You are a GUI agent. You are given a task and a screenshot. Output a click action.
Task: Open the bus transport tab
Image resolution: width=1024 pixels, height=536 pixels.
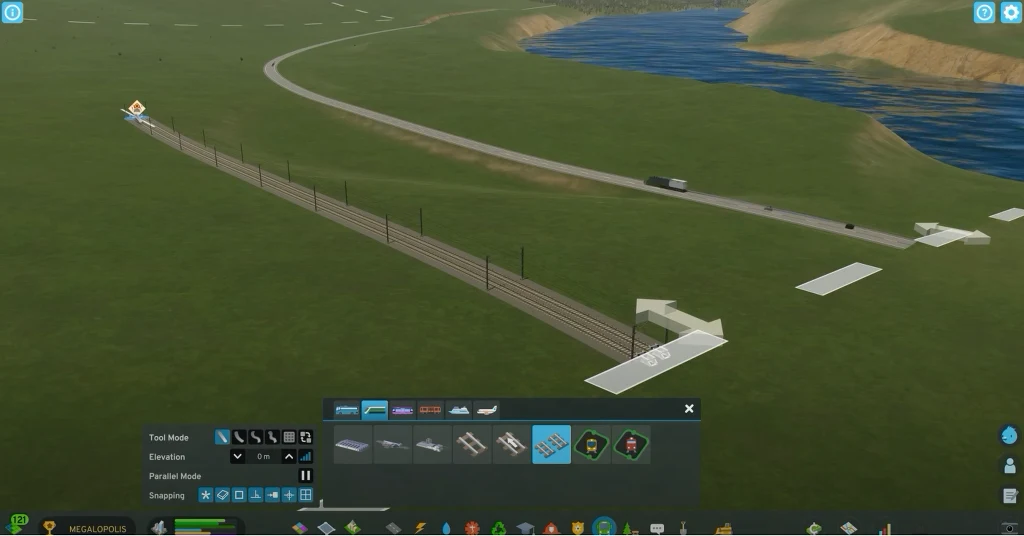[x=347, y=410]
